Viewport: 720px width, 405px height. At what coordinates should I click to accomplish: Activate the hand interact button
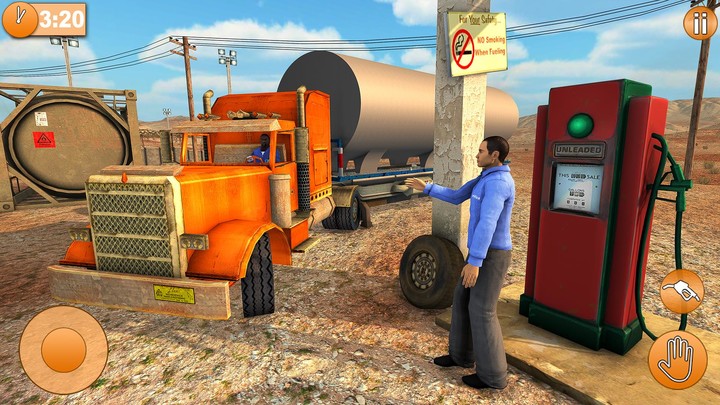click(x=677, y=360)
